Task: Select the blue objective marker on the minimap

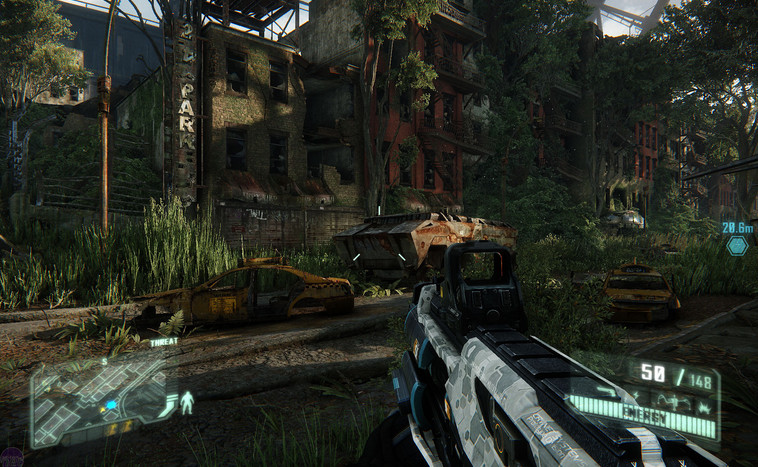Action: pos(111,405)
